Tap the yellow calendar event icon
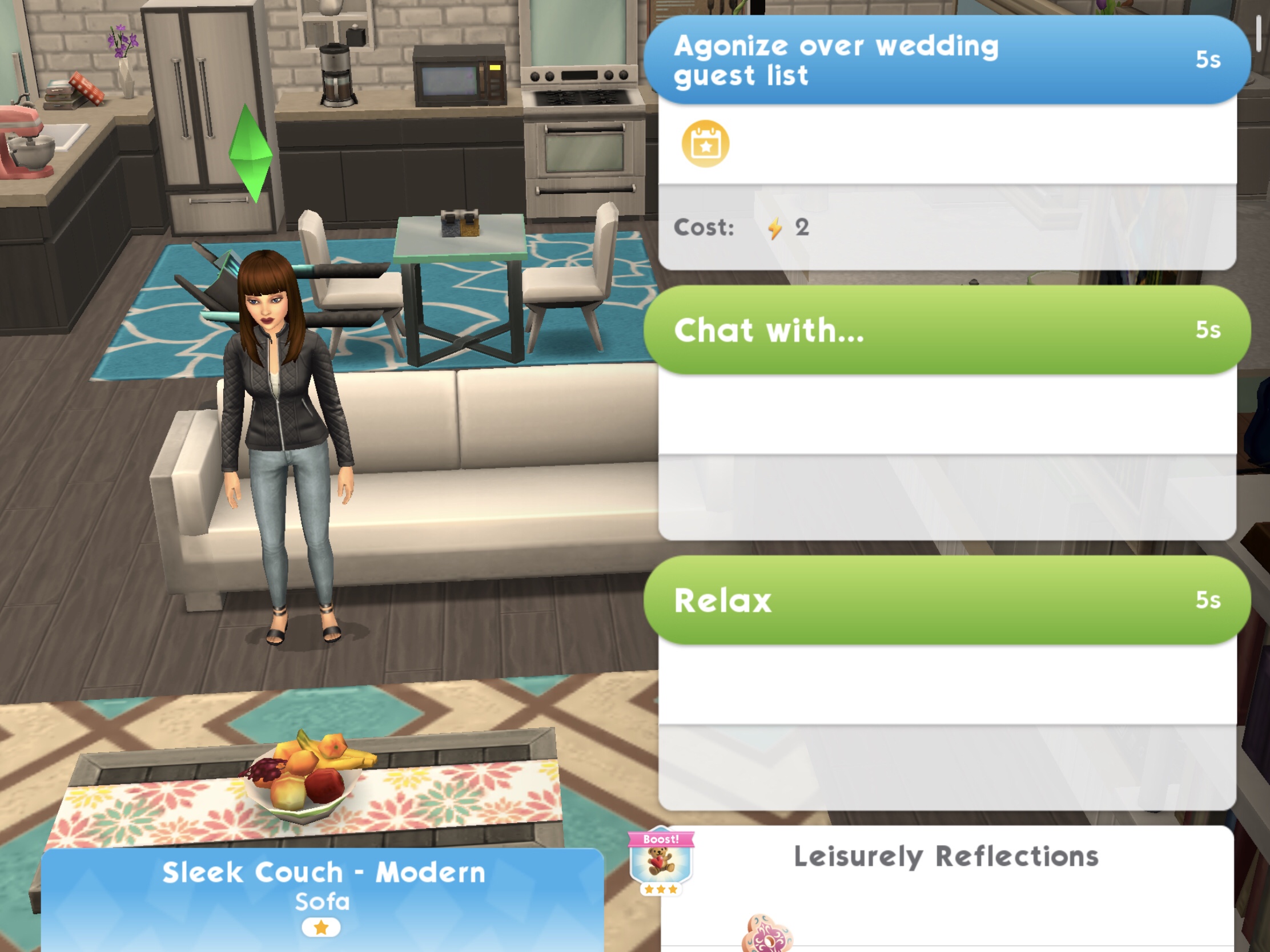This screenshot has width=1270, height=952. tap(705, 144)
